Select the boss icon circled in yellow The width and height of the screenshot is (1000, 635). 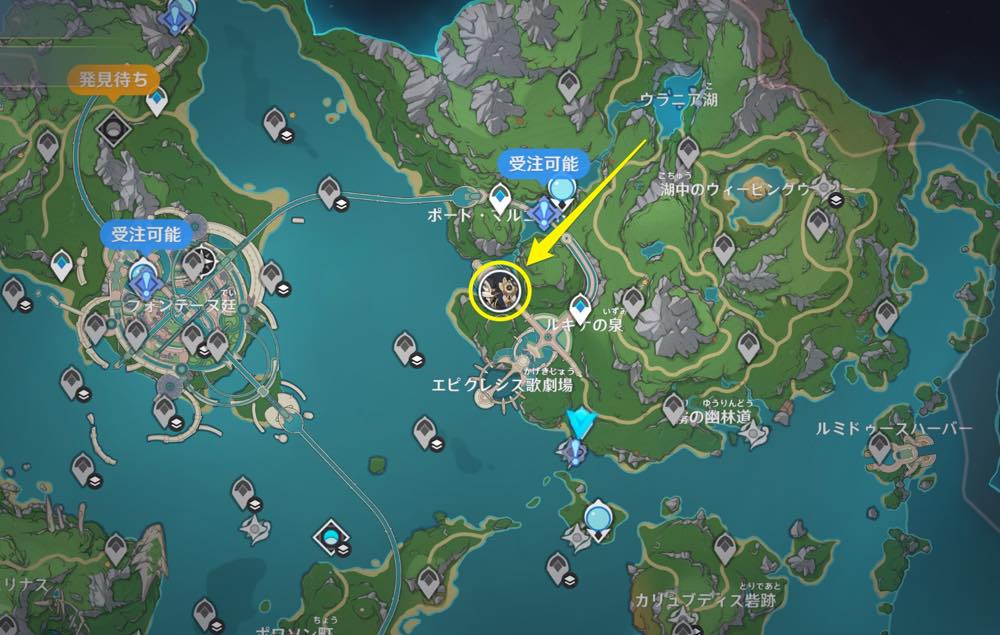[499, 290]
